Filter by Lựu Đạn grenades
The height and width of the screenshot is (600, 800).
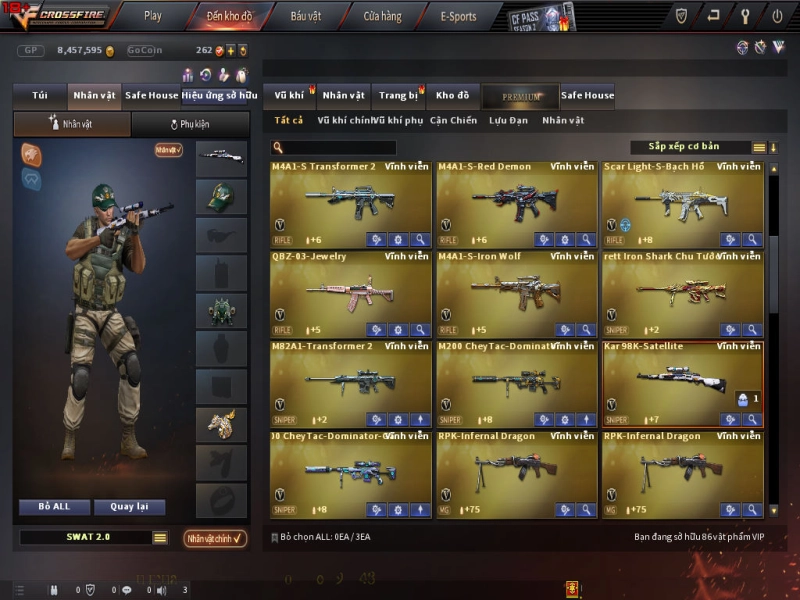508,121
